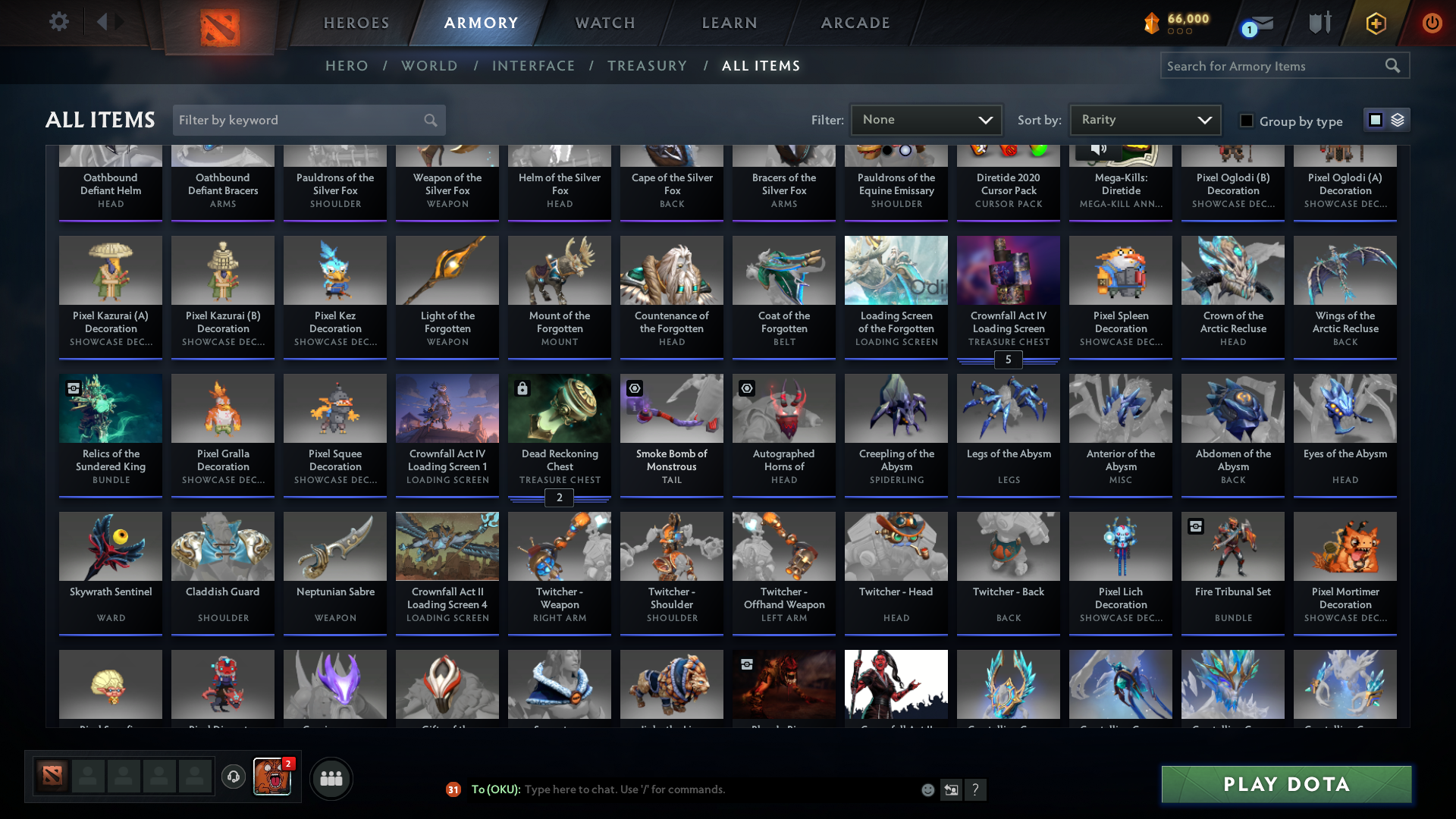This screenshot has height=819, width=1456.
Task: Go to the TREASURY section
Action: click(x=647, y=66)
